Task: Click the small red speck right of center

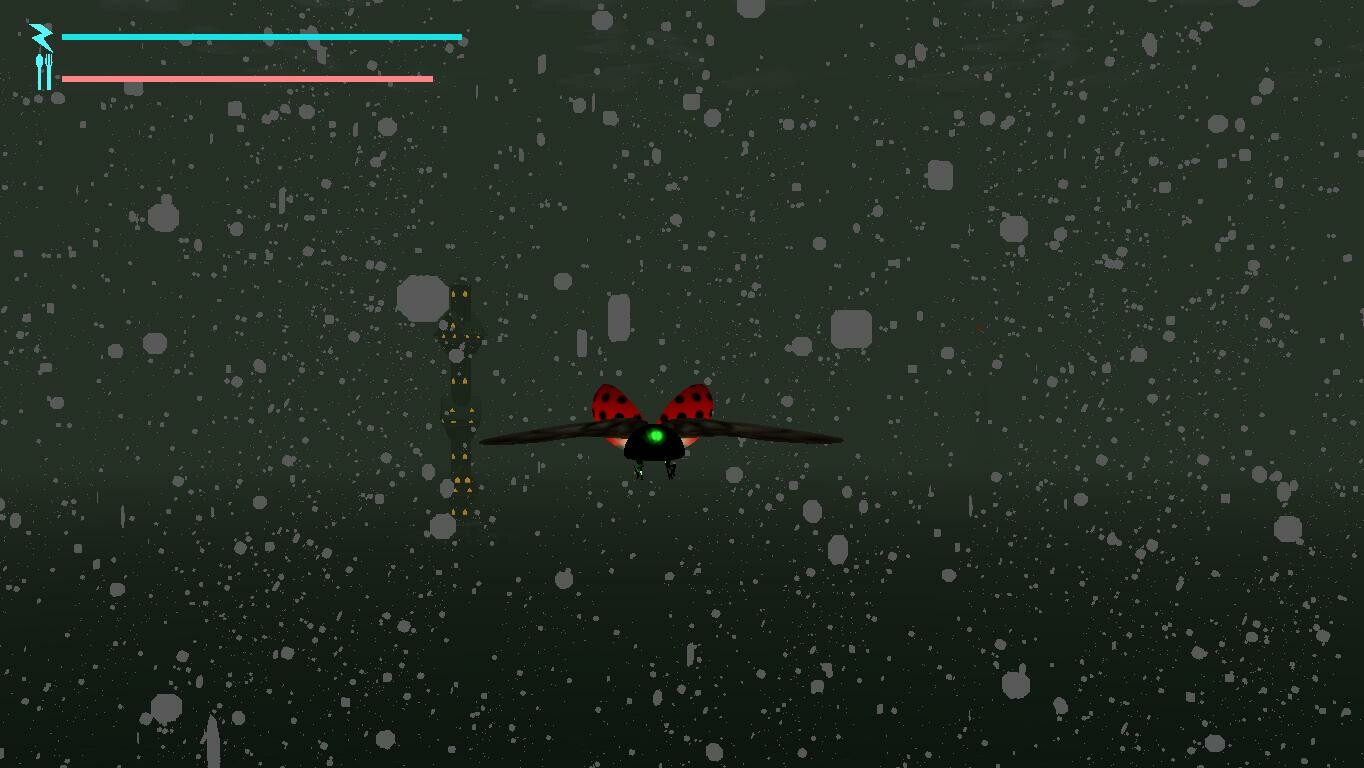Action: pos(977,326)
